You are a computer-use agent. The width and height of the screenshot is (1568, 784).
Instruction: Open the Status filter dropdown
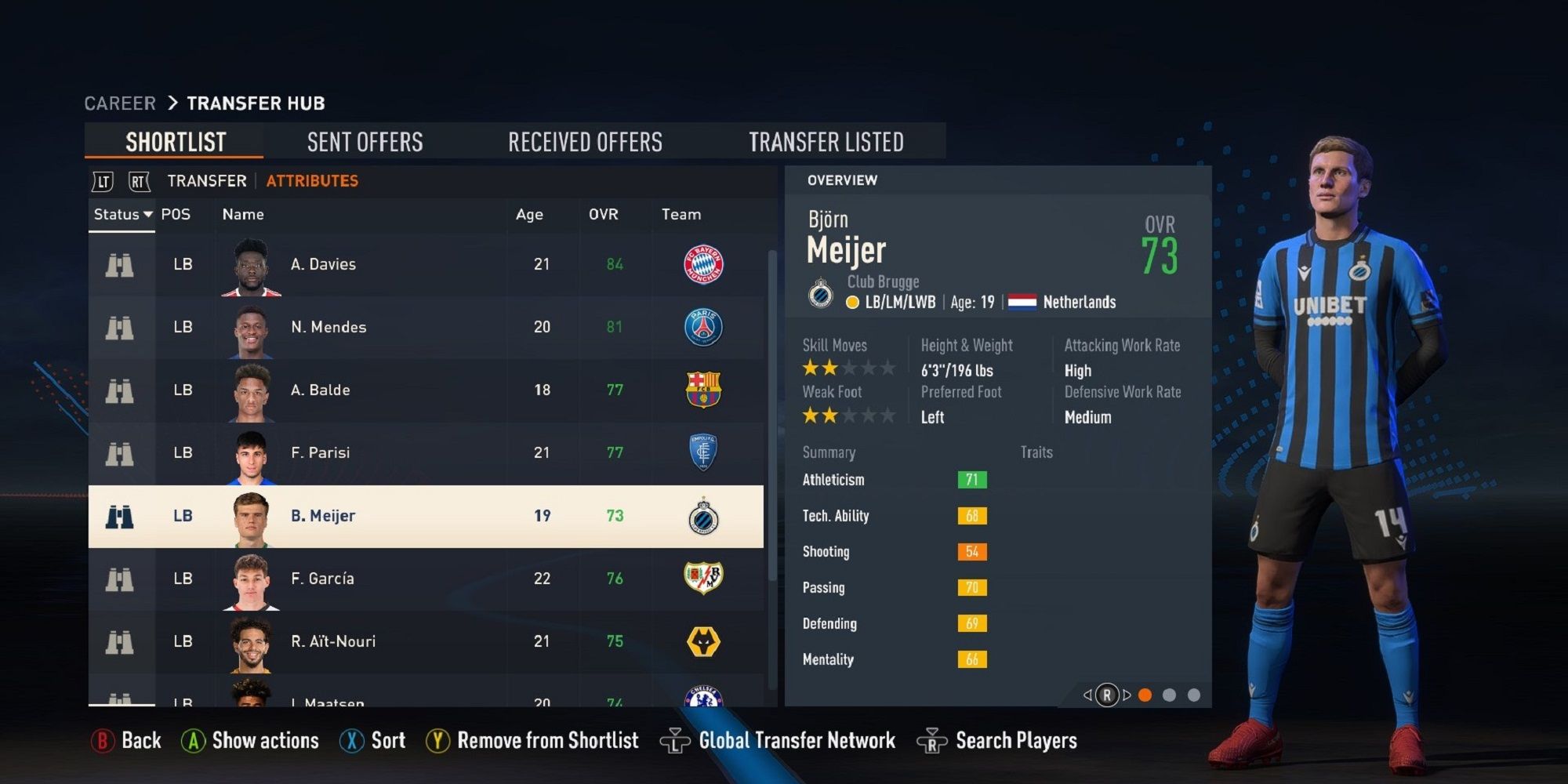point(122,214)
